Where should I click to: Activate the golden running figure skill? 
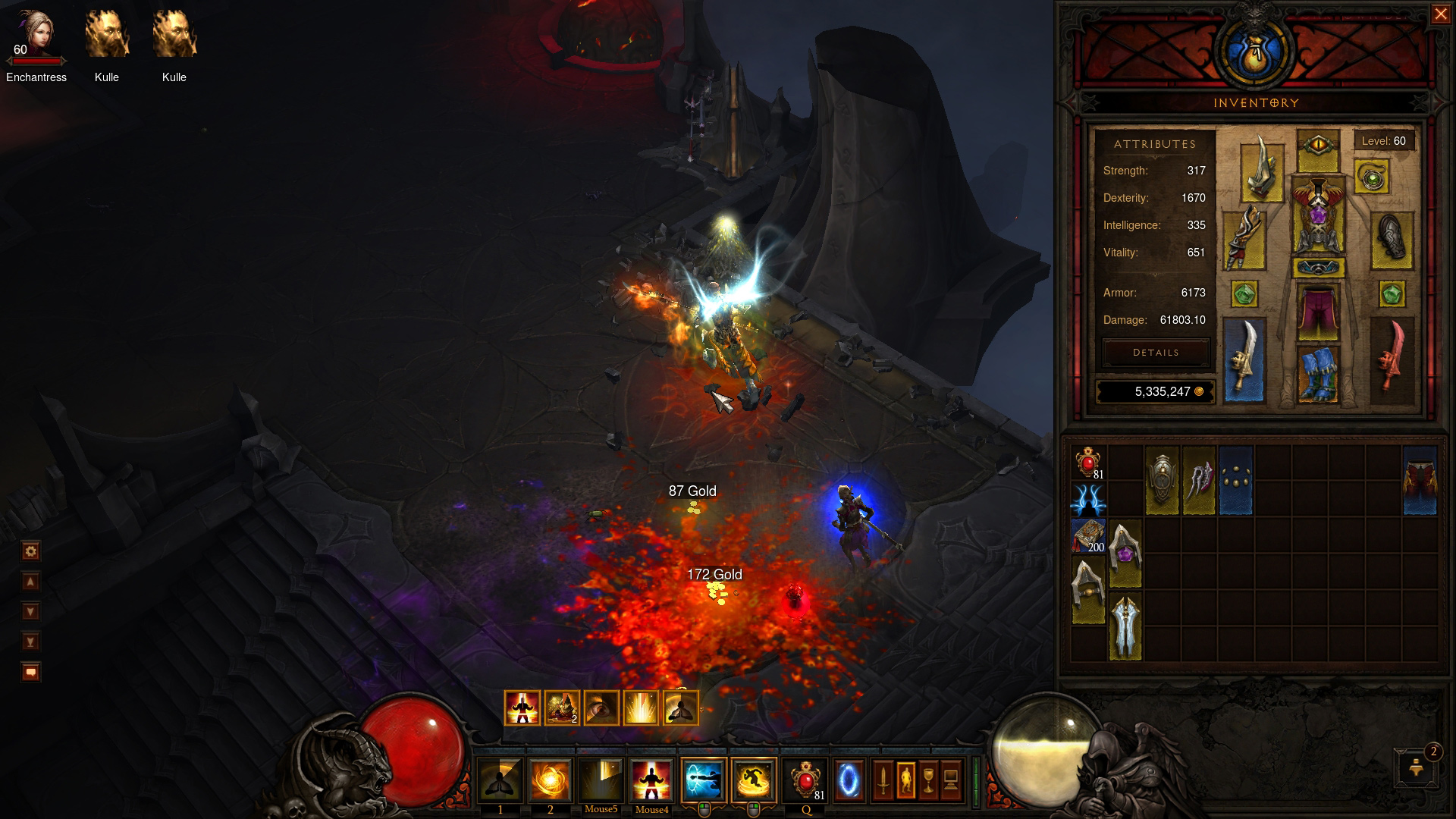tap(753, 780)
